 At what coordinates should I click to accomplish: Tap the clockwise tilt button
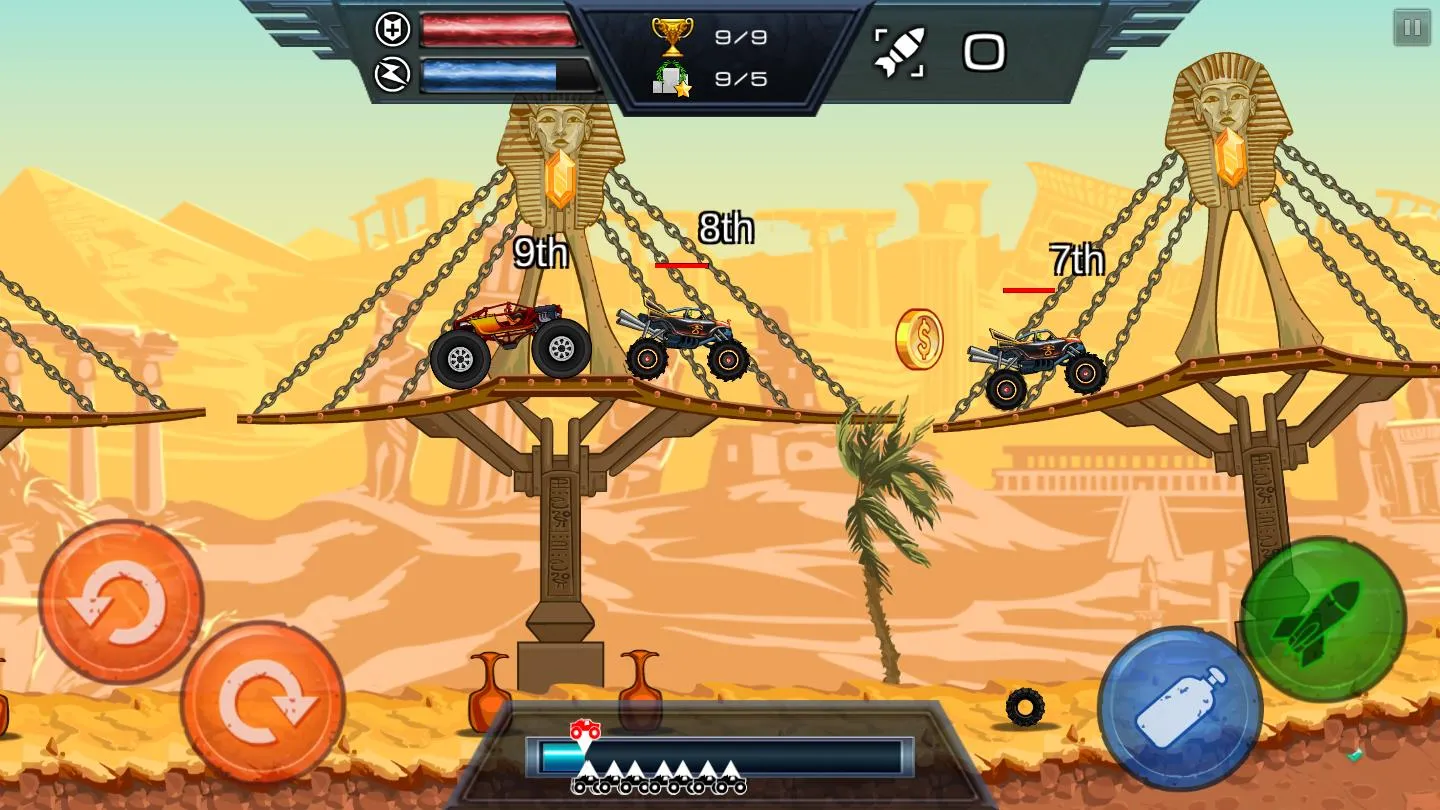tap(263, 702)
